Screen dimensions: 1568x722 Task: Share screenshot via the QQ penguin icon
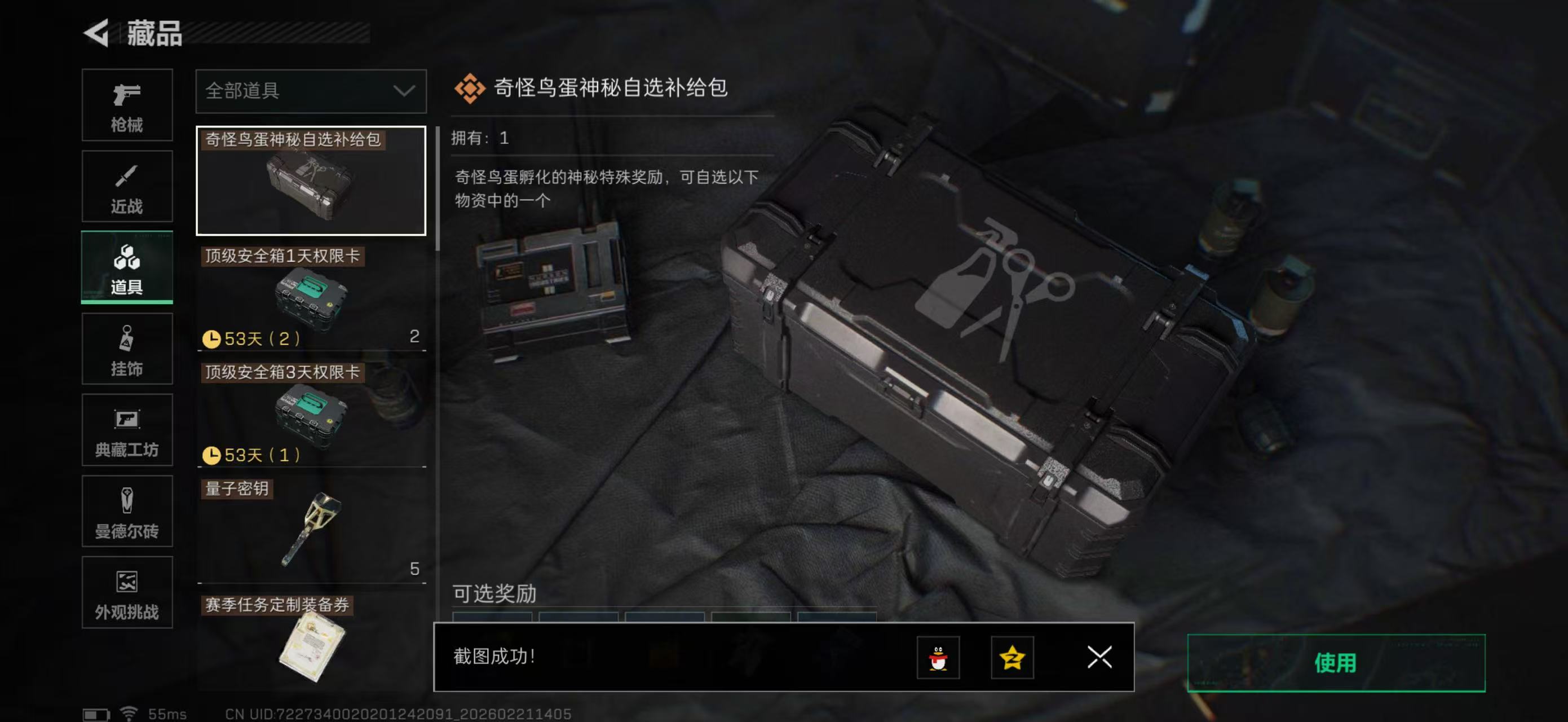pos(938,658)
